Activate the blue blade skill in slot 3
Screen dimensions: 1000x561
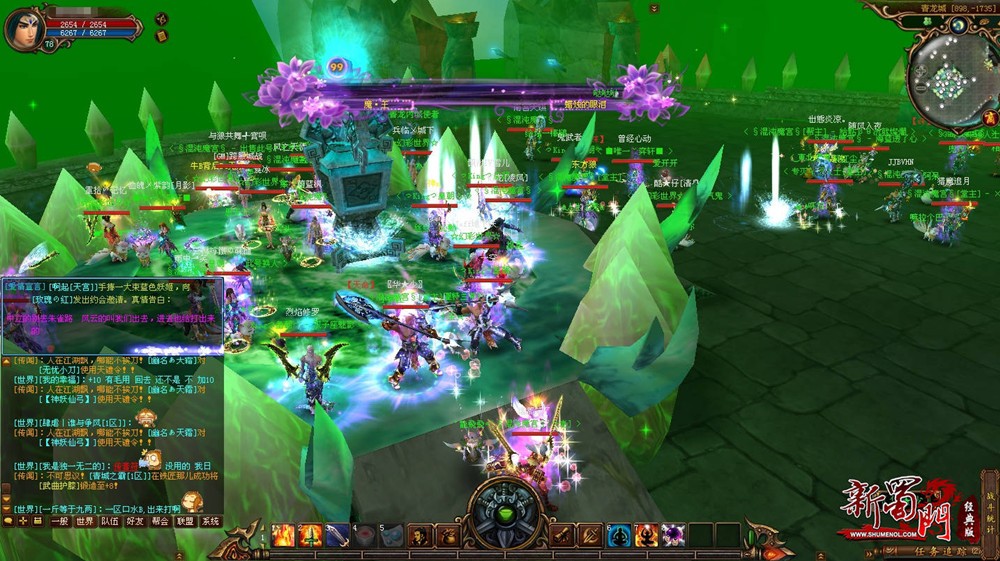click(x=338, y=535)
